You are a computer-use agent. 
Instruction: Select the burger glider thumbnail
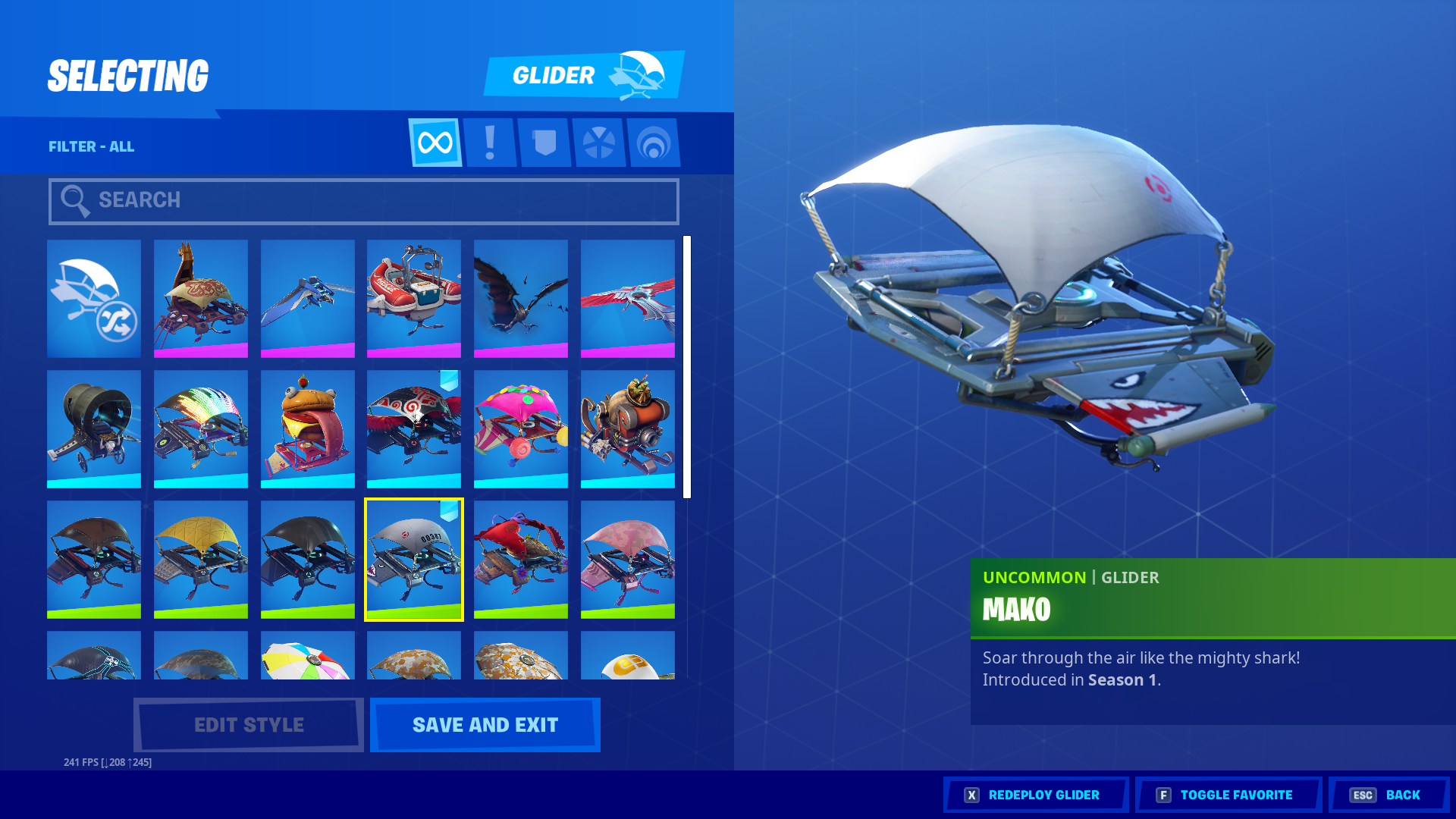click(x=307, y=428)
